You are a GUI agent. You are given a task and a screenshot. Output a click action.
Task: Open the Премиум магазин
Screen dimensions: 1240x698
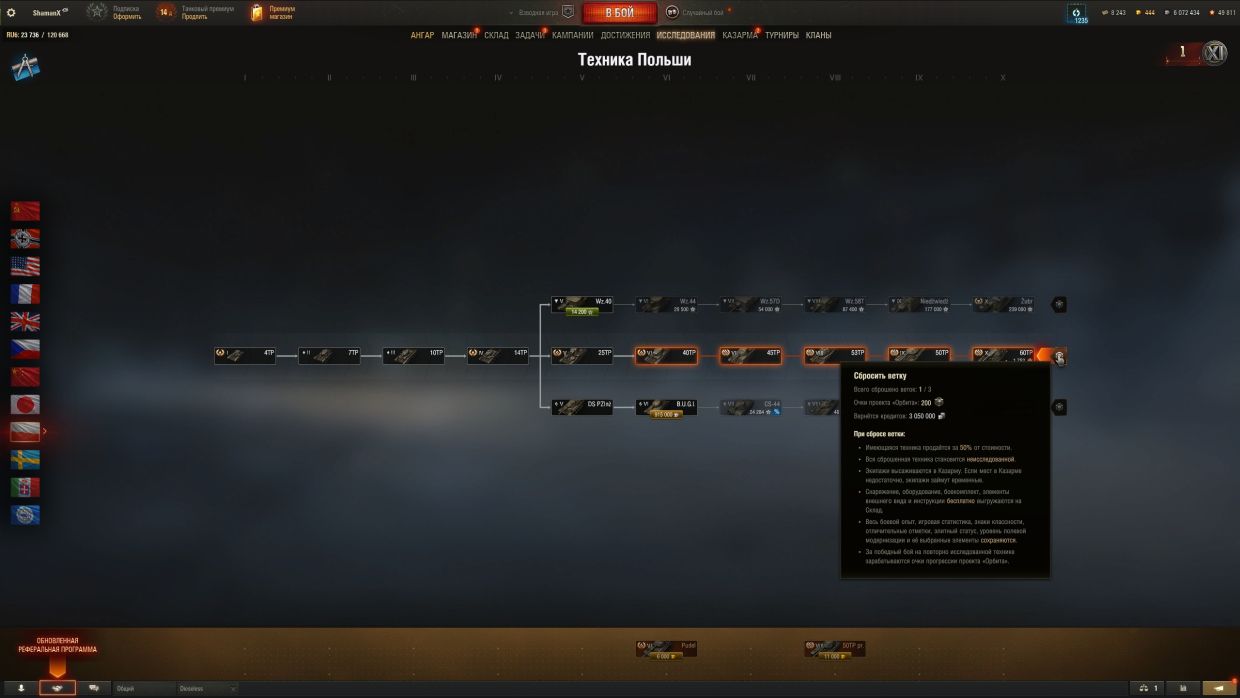click(x=272, y=13)
